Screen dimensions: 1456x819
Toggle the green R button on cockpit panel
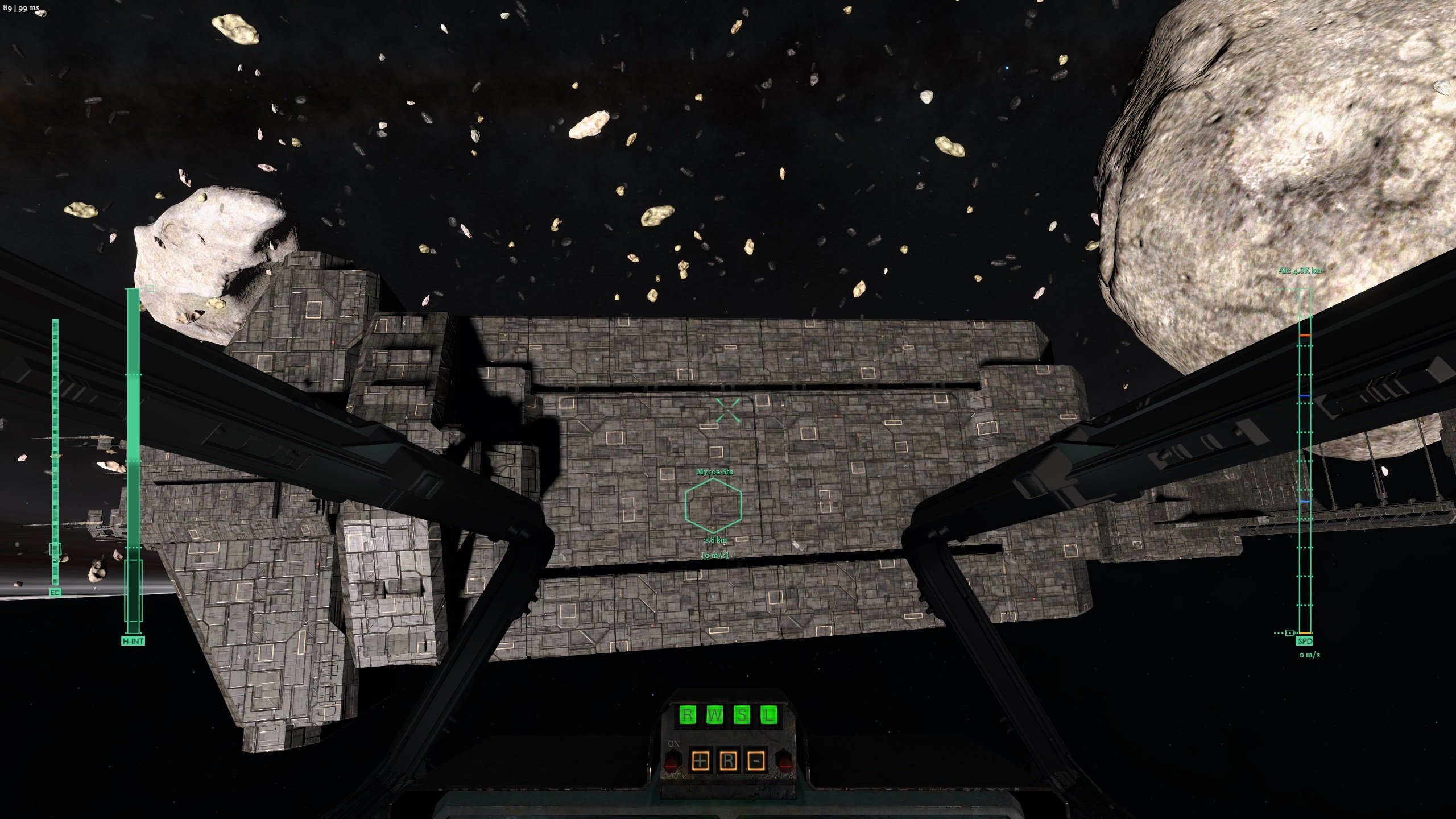(x=688, y=715)
